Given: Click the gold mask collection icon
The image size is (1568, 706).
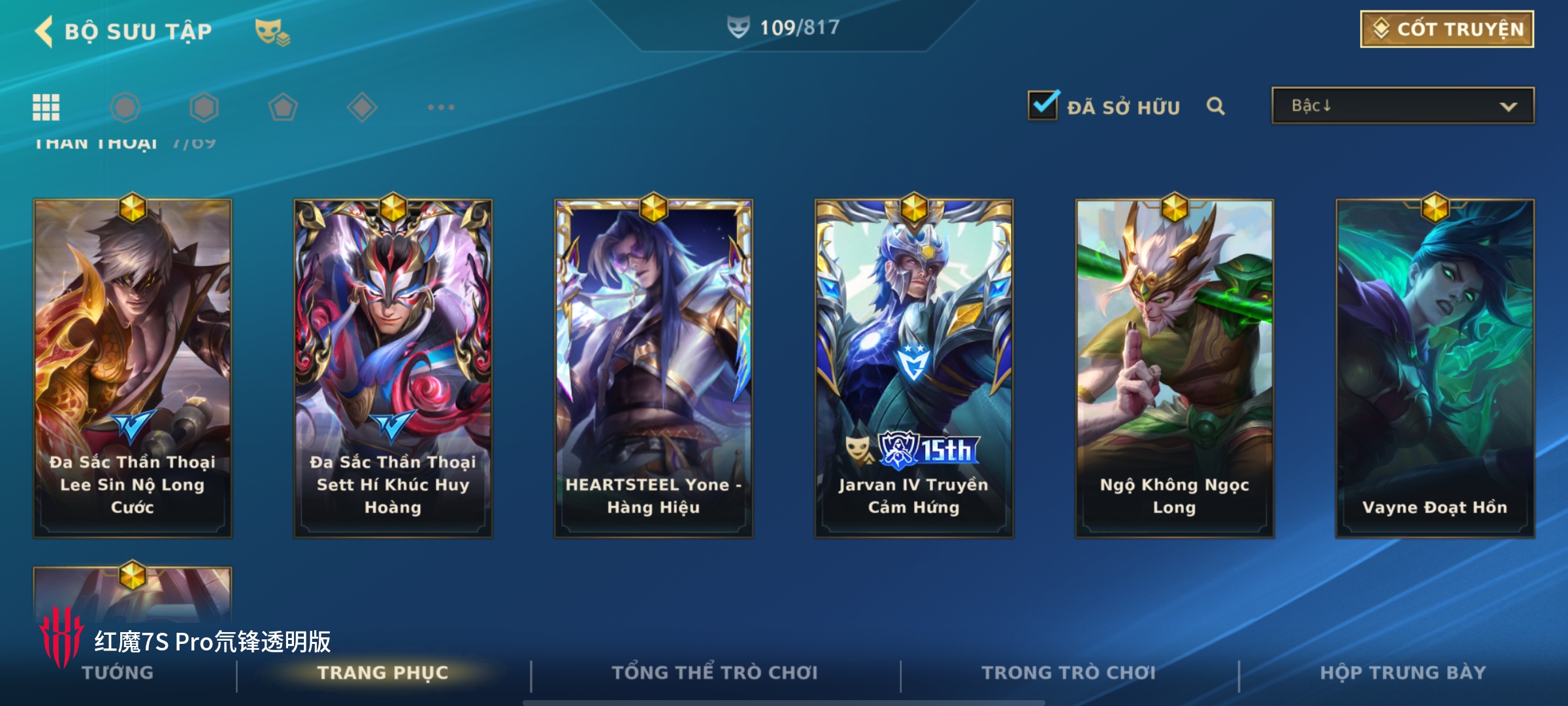Looking at the screenshot, I should coord(272,32).
